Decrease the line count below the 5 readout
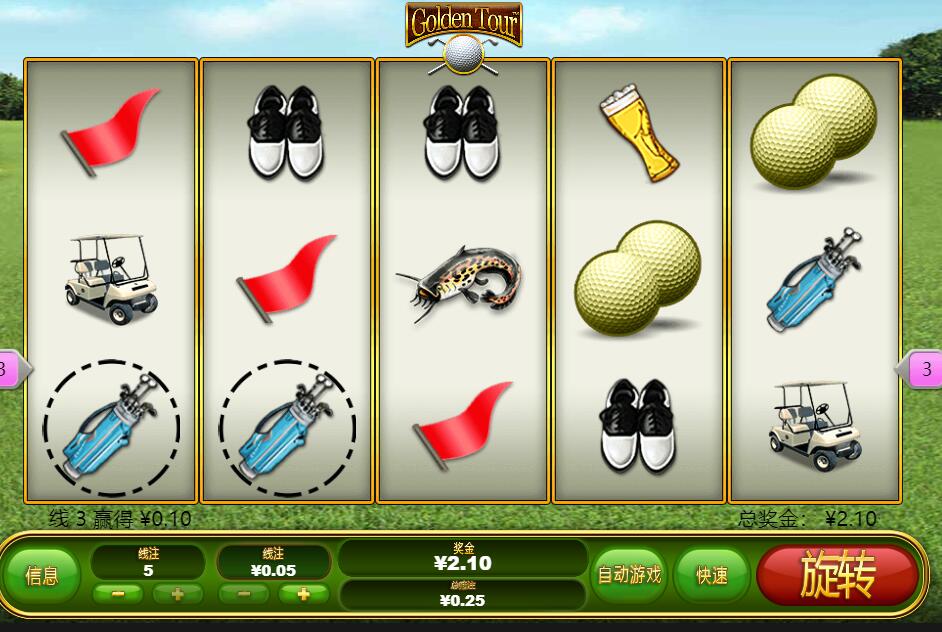Viewport: 942px width, 632px height. [x=118, y=594]
